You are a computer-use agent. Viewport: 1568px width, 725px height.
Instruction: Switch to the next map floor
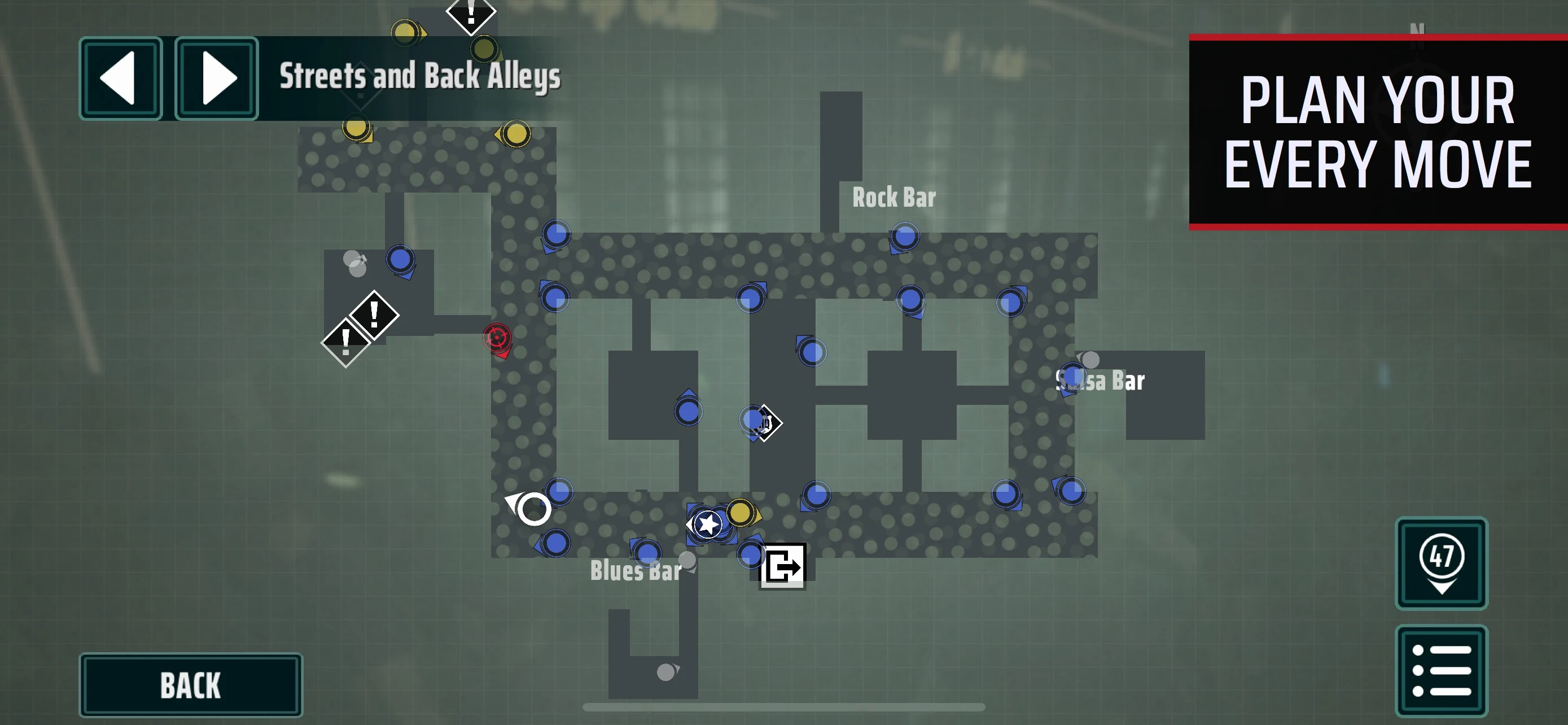tap(217, 78)
